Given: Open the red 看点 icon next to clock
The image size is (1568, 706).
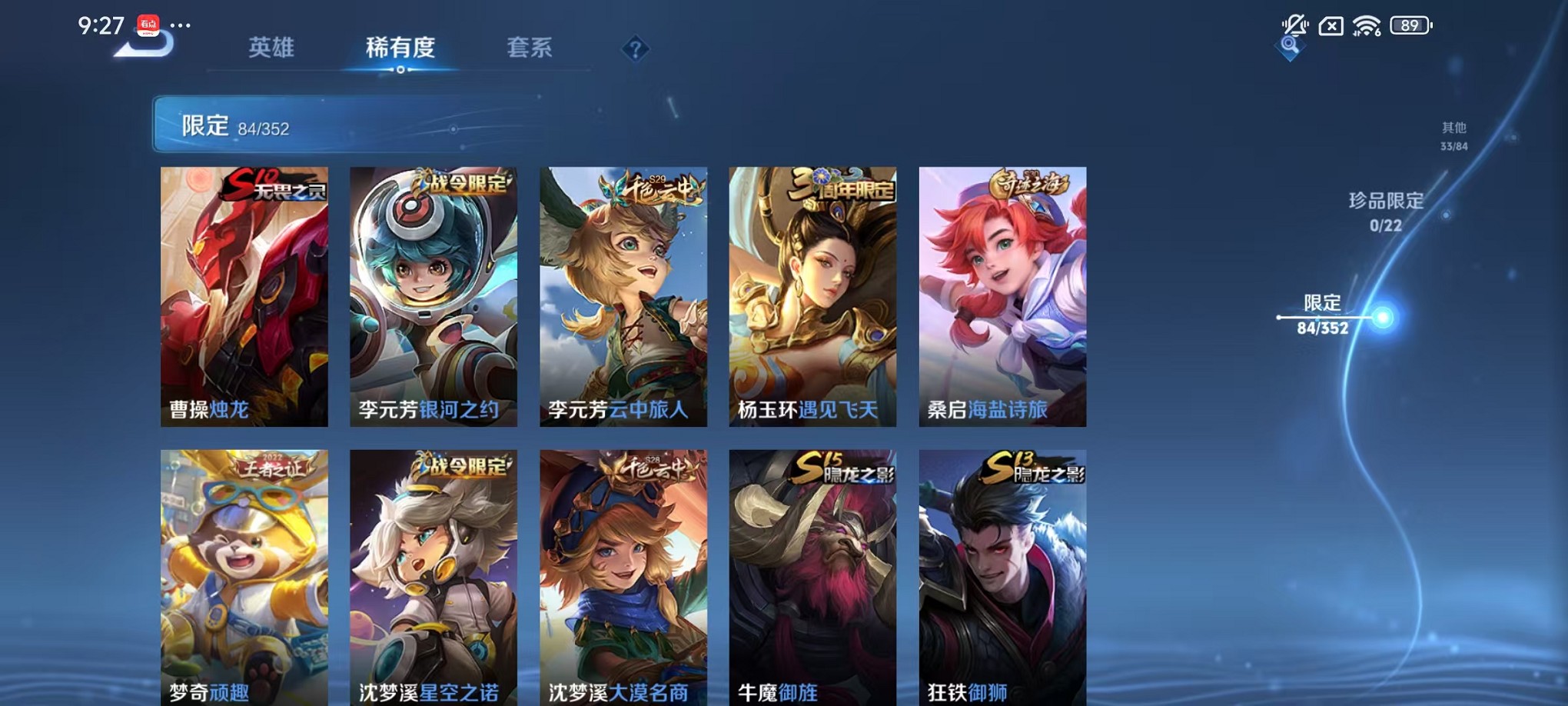Looking at the screenshot, I should (148, 25).
